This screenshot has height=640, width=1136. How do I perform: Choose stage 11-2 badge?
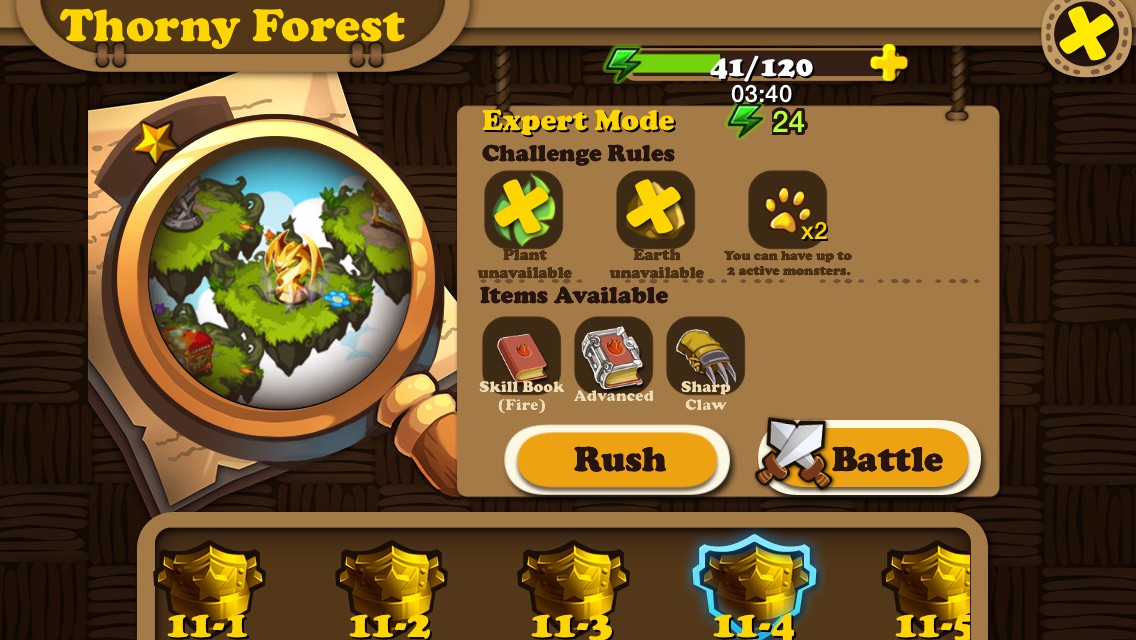[x=390, y=590]
